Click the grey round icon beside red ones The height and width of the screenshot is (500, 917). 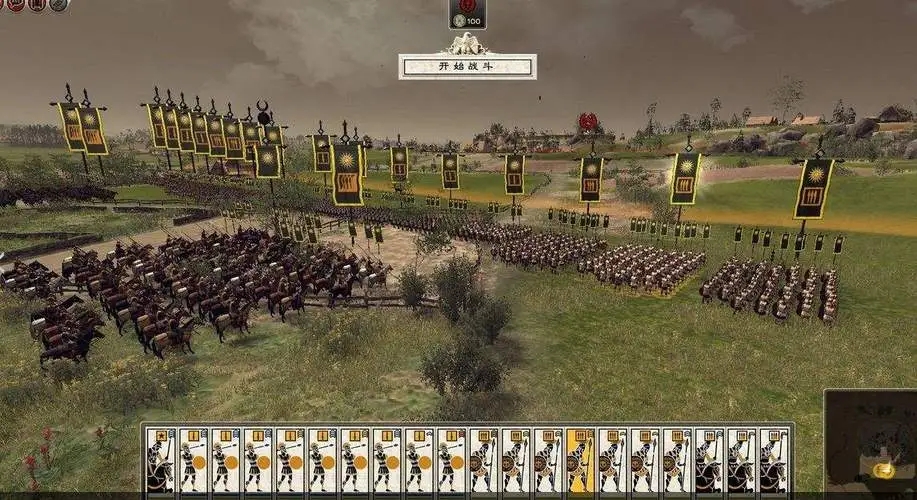click(x=58, y=5)
